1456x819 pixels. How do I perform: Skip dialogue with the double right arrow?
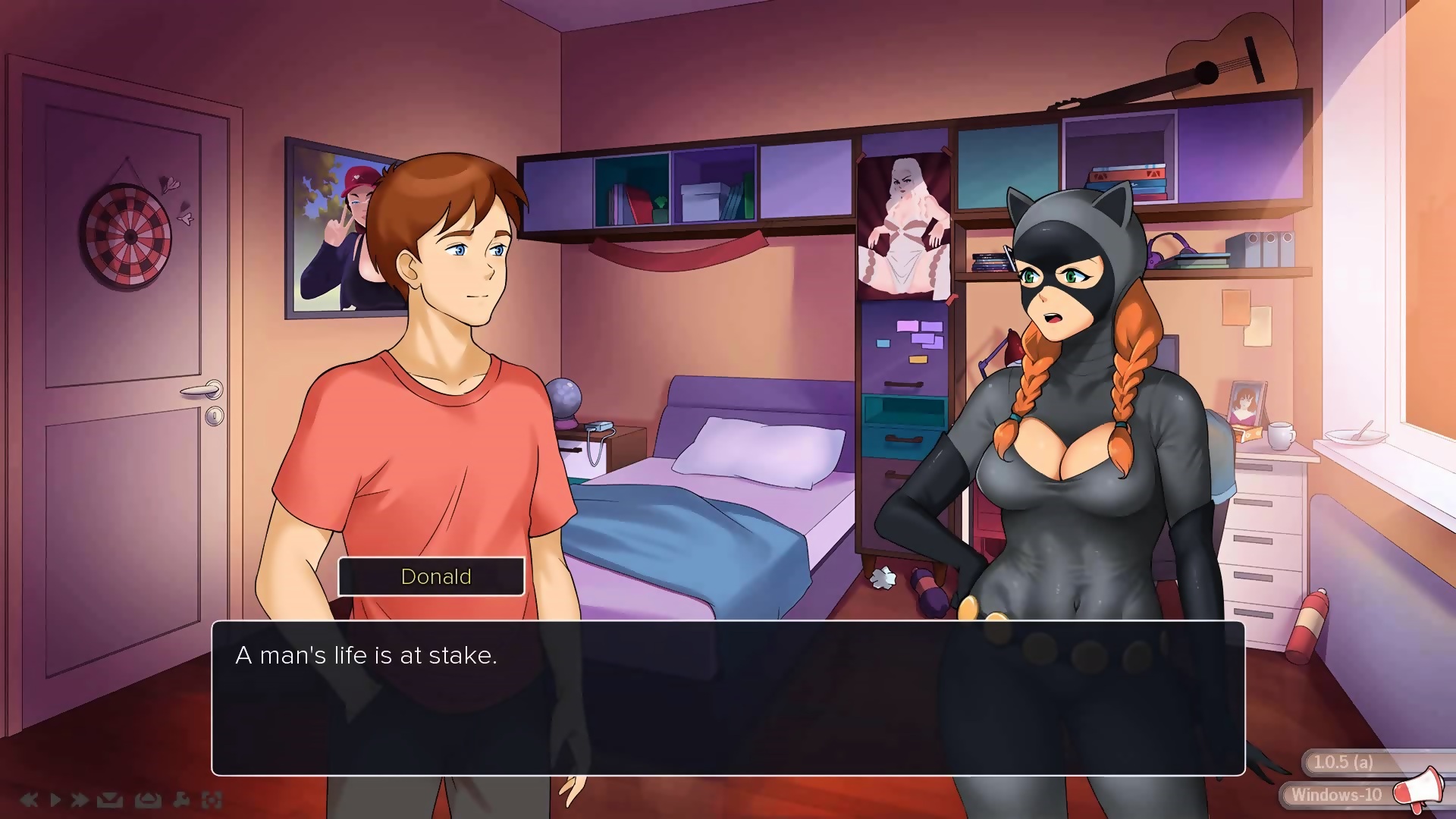(x=79, y=799)
